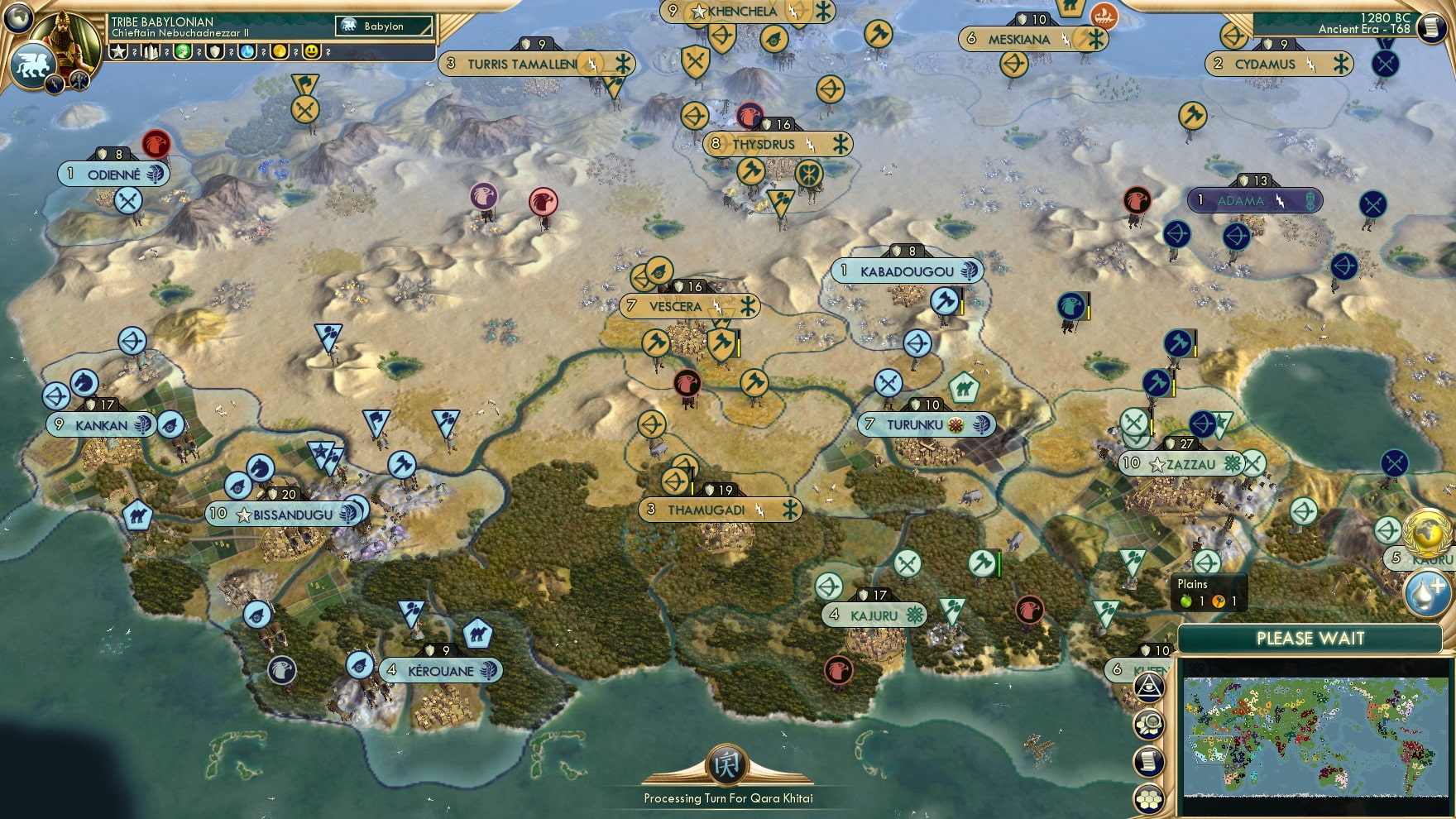Click the science flask icon in top bar

coord(247,53)
